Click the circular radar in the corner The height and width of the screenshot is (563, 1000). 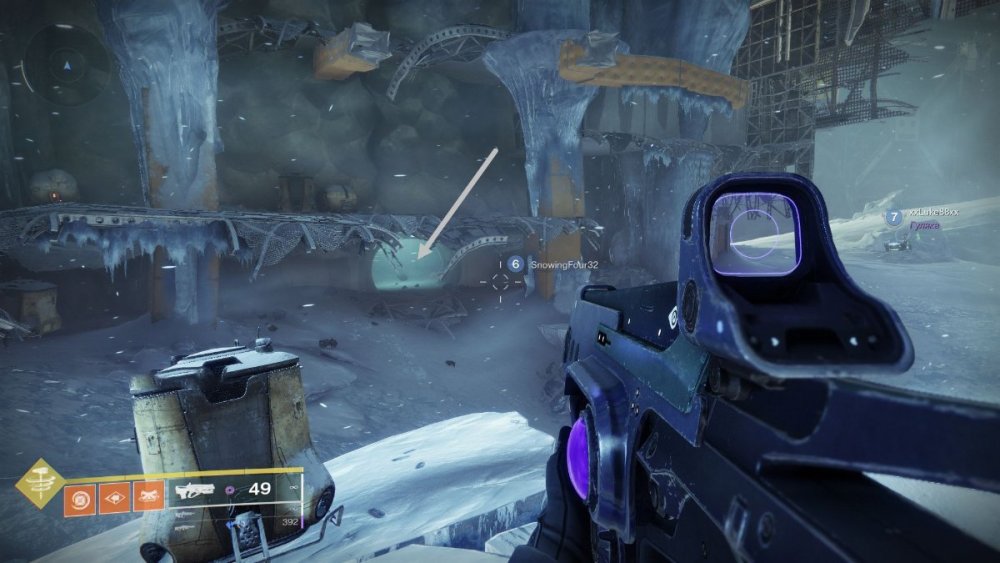click(67, 68)
